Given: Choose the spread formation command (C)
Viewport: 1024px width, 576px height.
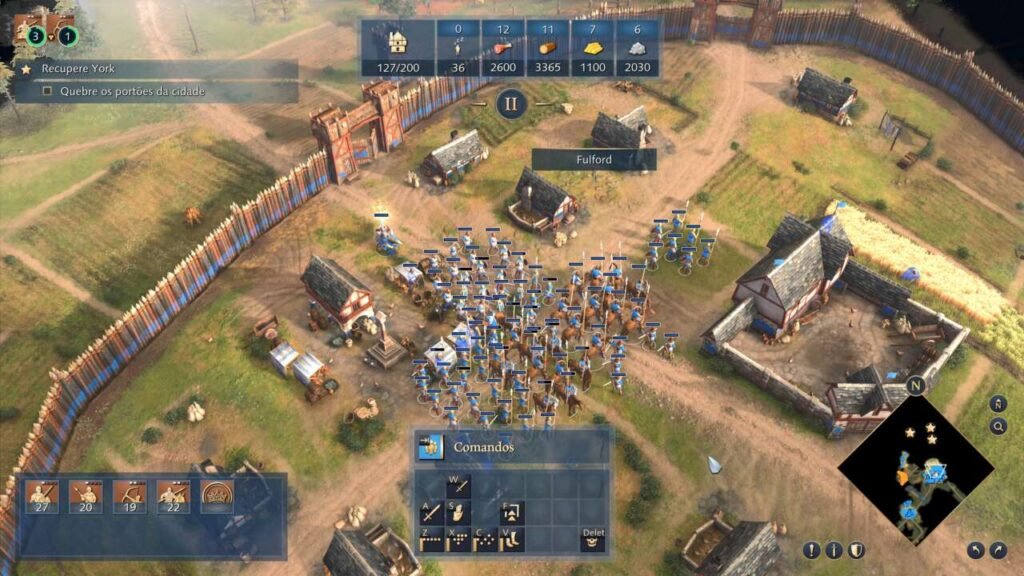Looking at the screenshot, I should (x=484, y=540).
